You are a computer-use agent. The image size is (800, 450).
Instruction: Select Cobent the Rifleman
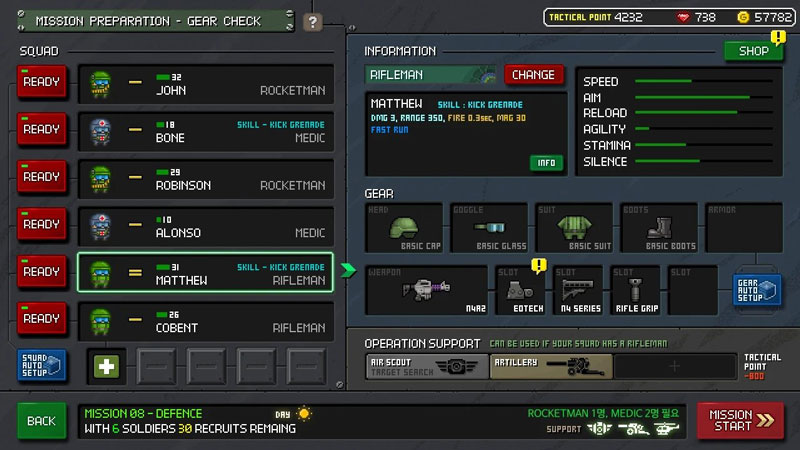tap(205, 320)
